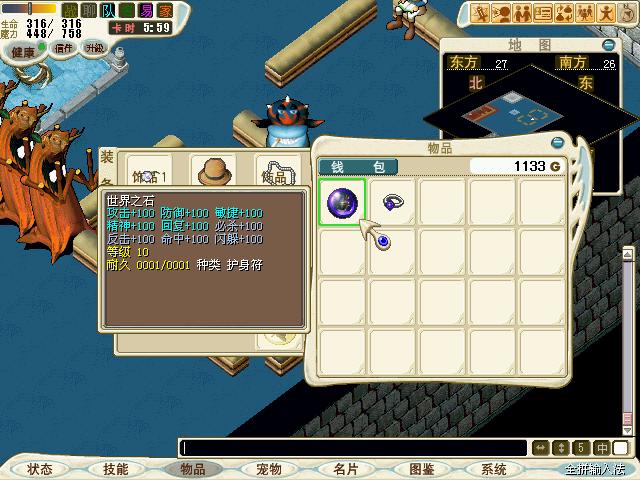
Task: Select the blue ring item slot
Action: [x=393, y=201]
